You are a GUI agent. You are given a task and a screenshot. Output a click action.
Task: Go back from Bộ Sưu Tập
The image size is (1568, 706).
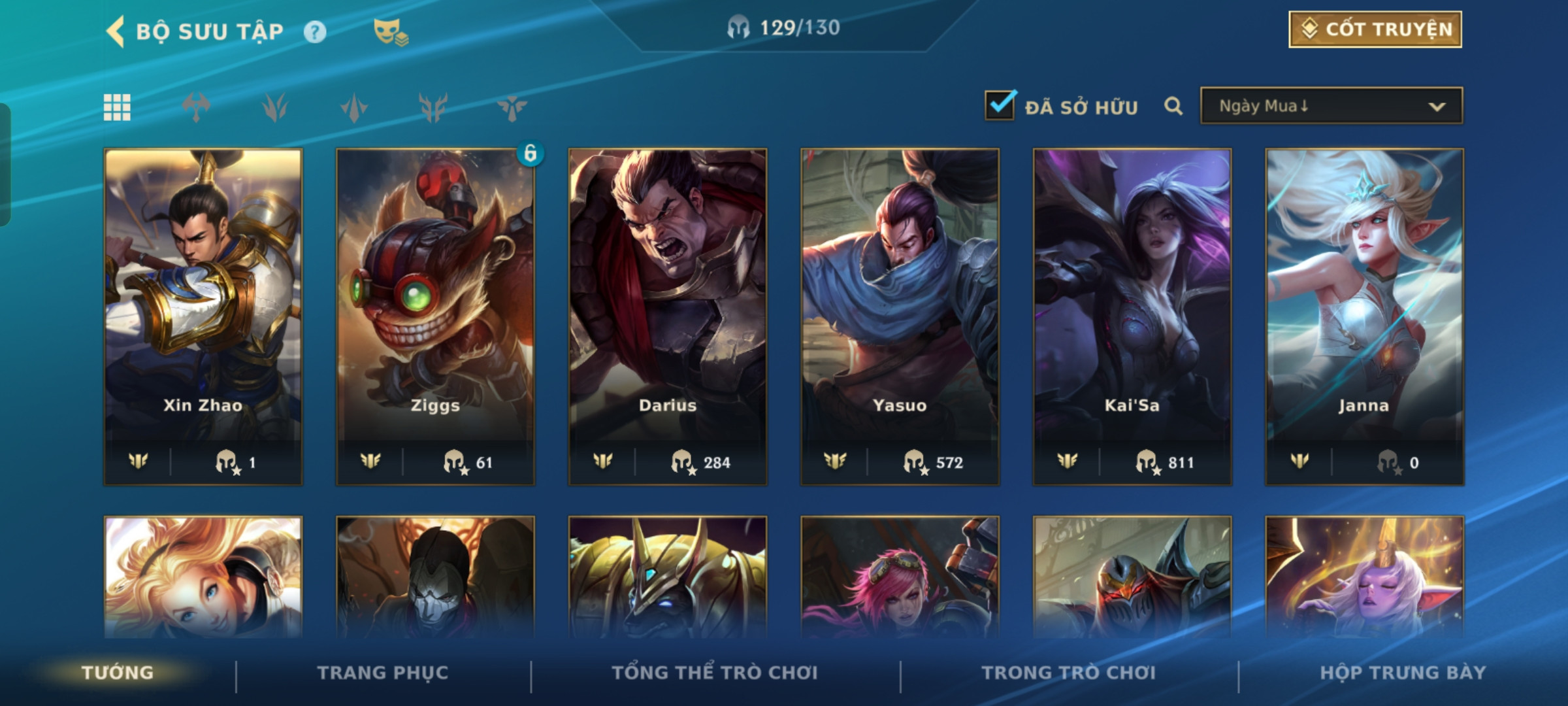click(x=116, y=31)
